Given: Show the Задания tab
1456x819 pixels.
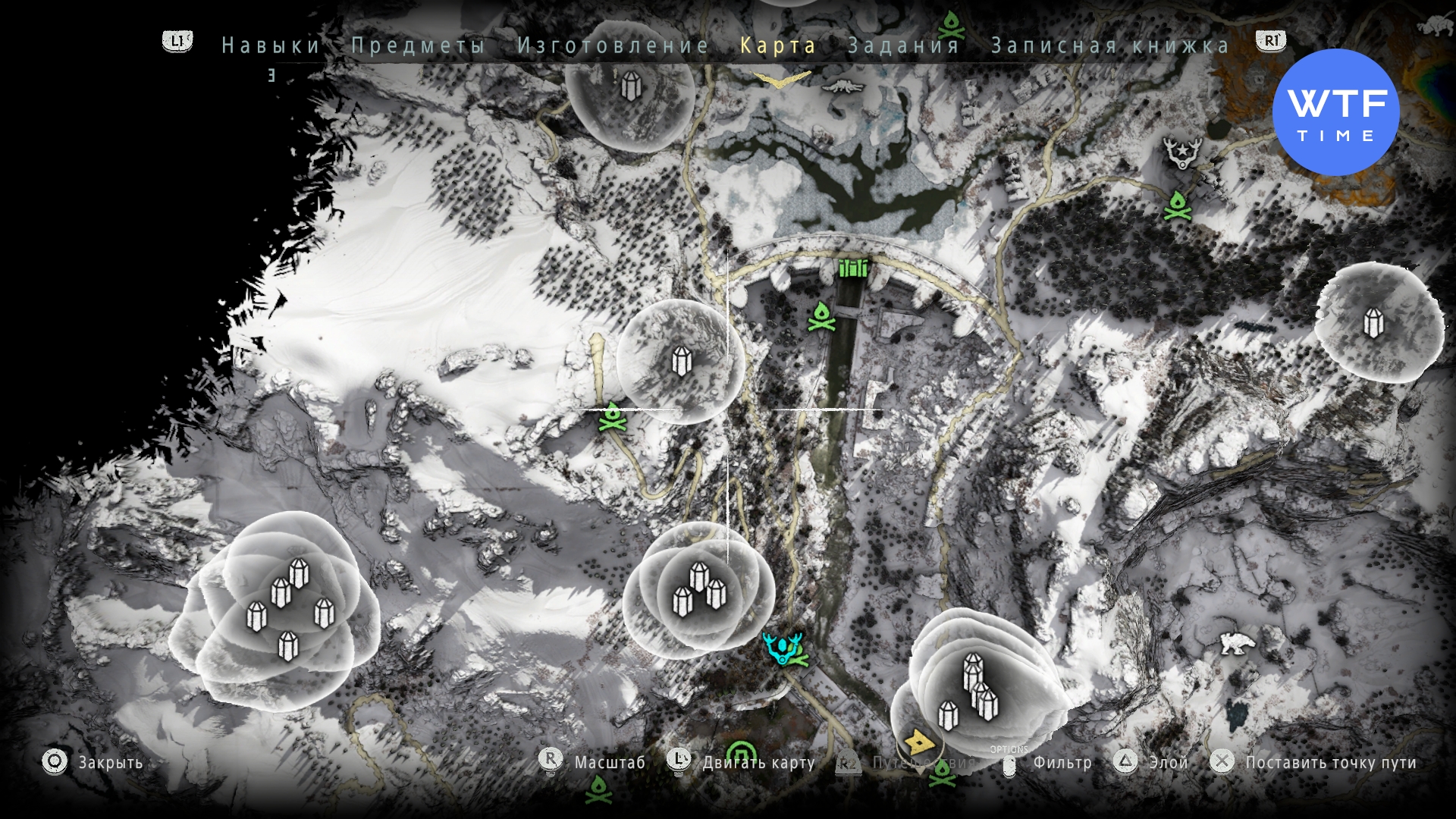Looking at the screenshot, I should (904, 45).
